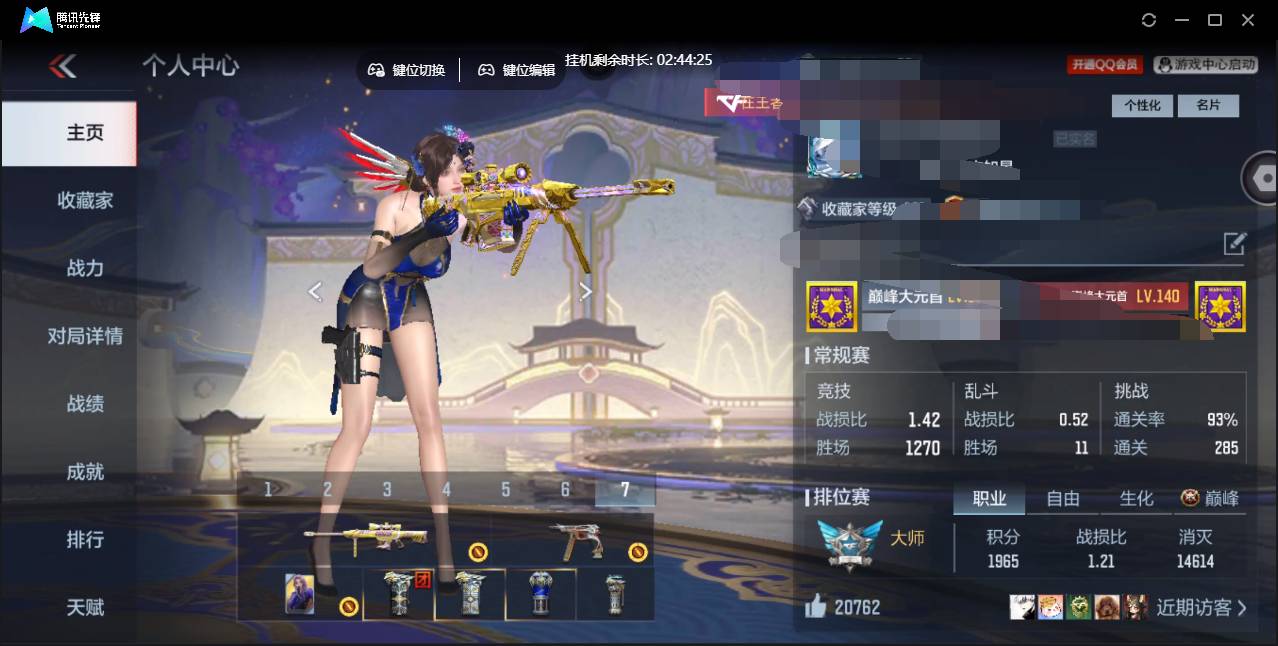1278x646 pixels.
Task: Open 对局详情 match details
Action: pyautogui.click(x=85, y=336)
